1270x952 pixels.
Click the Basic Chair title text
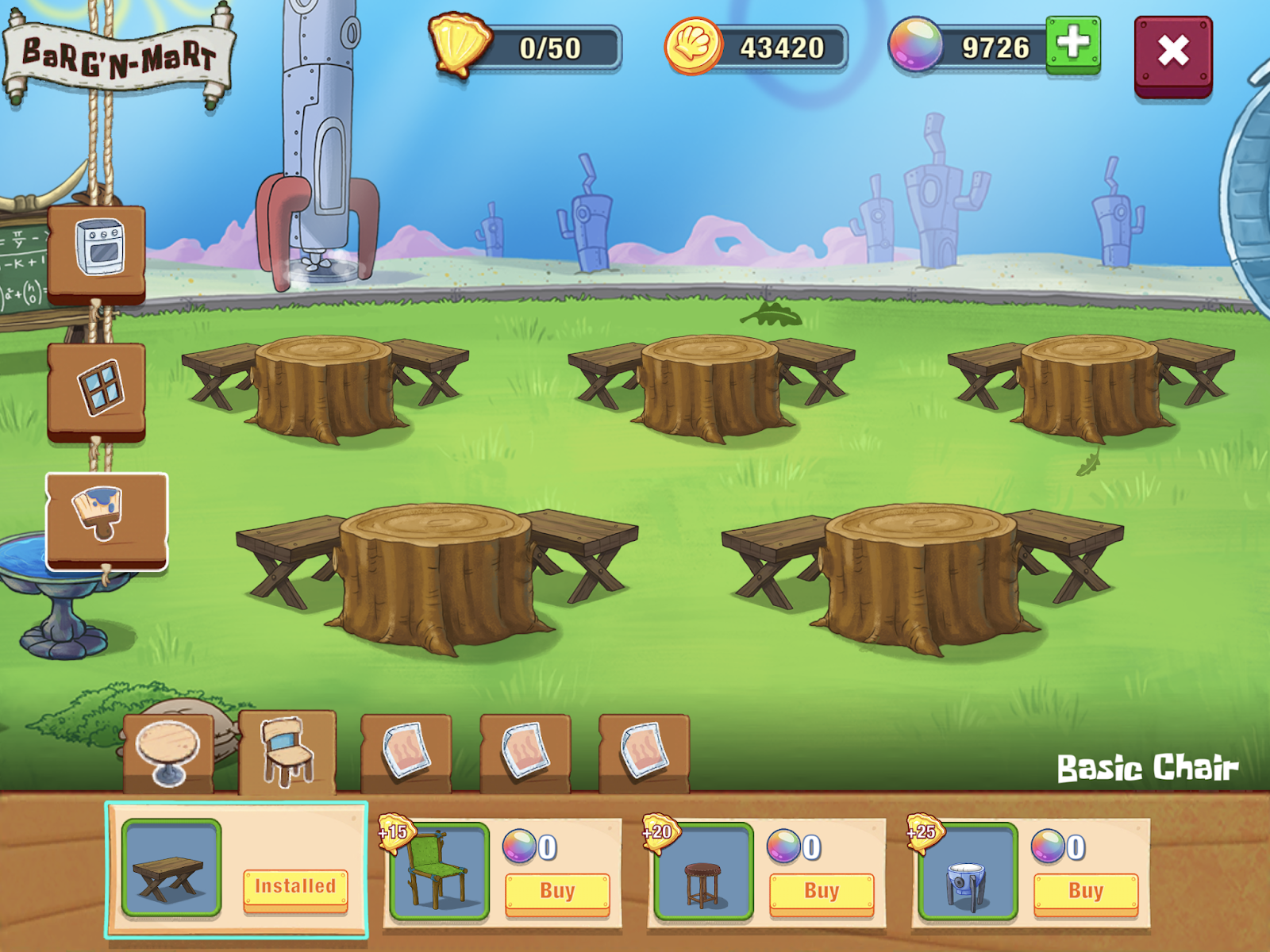pos(1145,766)
